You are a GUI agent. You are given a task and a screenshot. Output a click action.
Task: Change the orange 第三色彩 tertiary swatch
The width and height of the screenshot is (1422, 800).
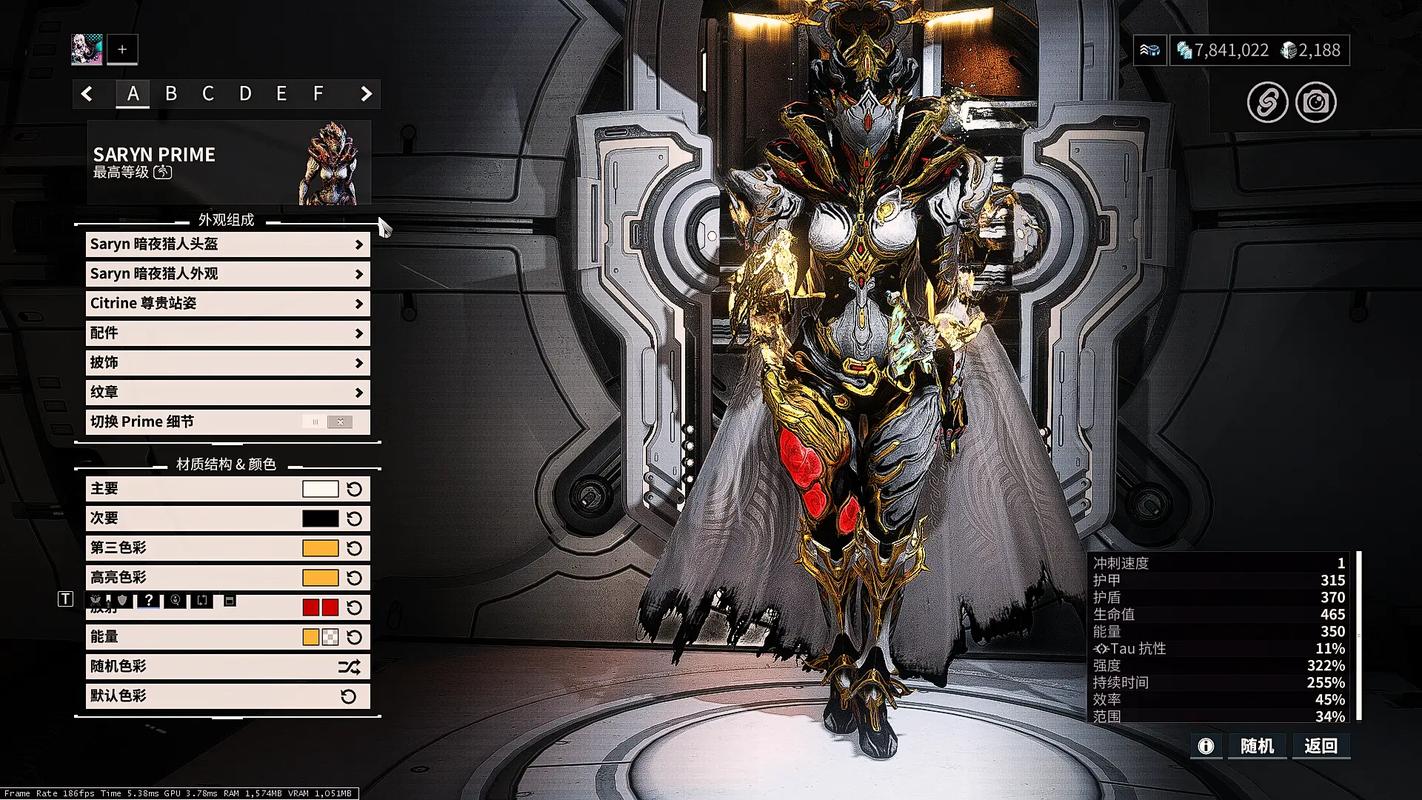coord(320,548)
